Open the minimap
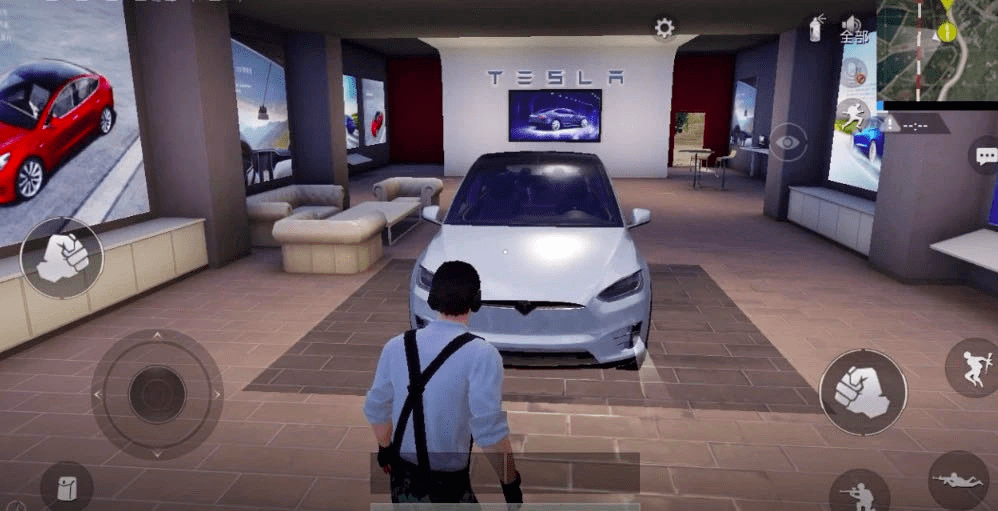The image size is (998, 511). [937, 50]
